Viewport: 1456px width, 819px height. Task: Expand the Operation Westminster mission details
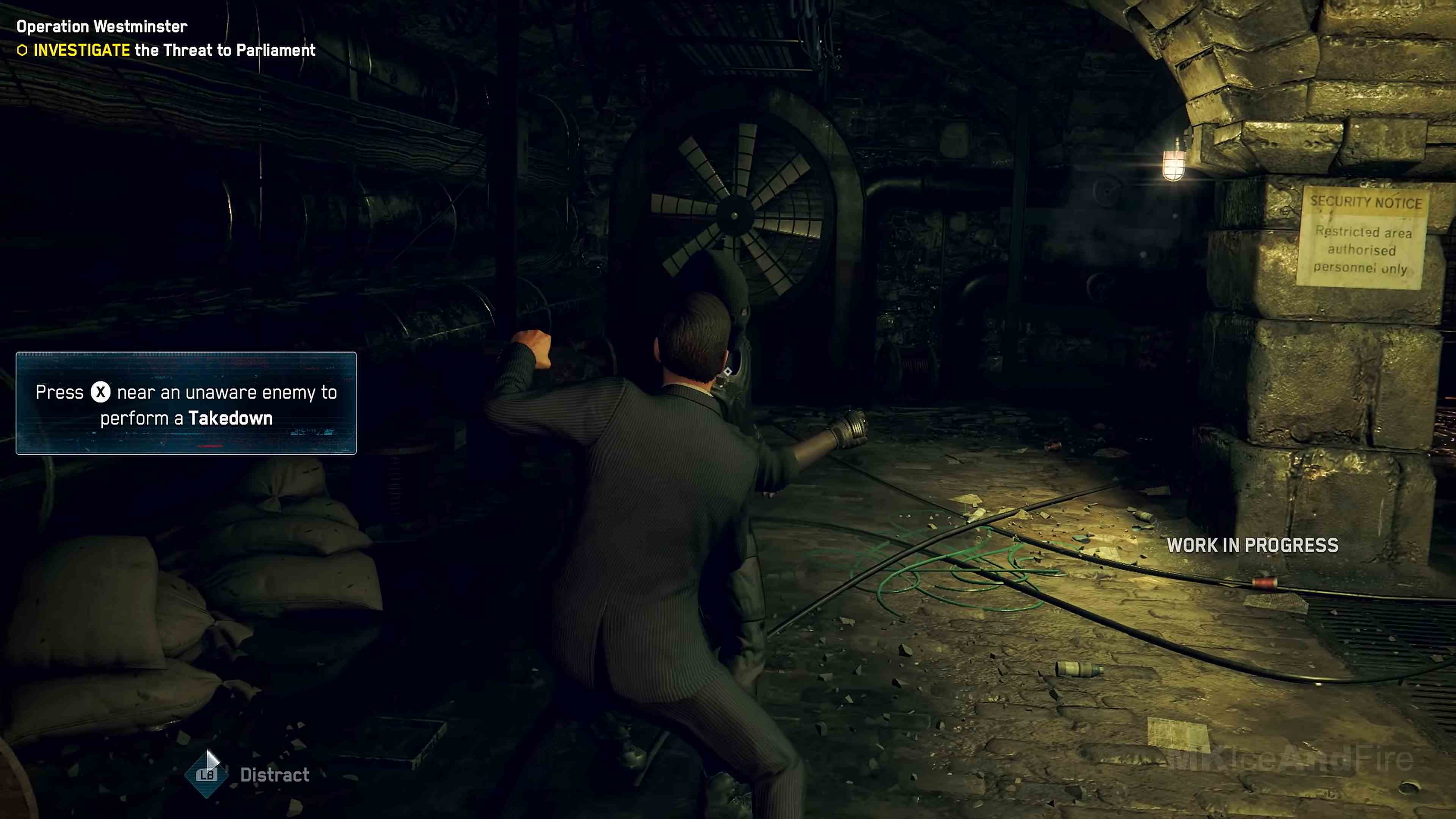point(101,26)
